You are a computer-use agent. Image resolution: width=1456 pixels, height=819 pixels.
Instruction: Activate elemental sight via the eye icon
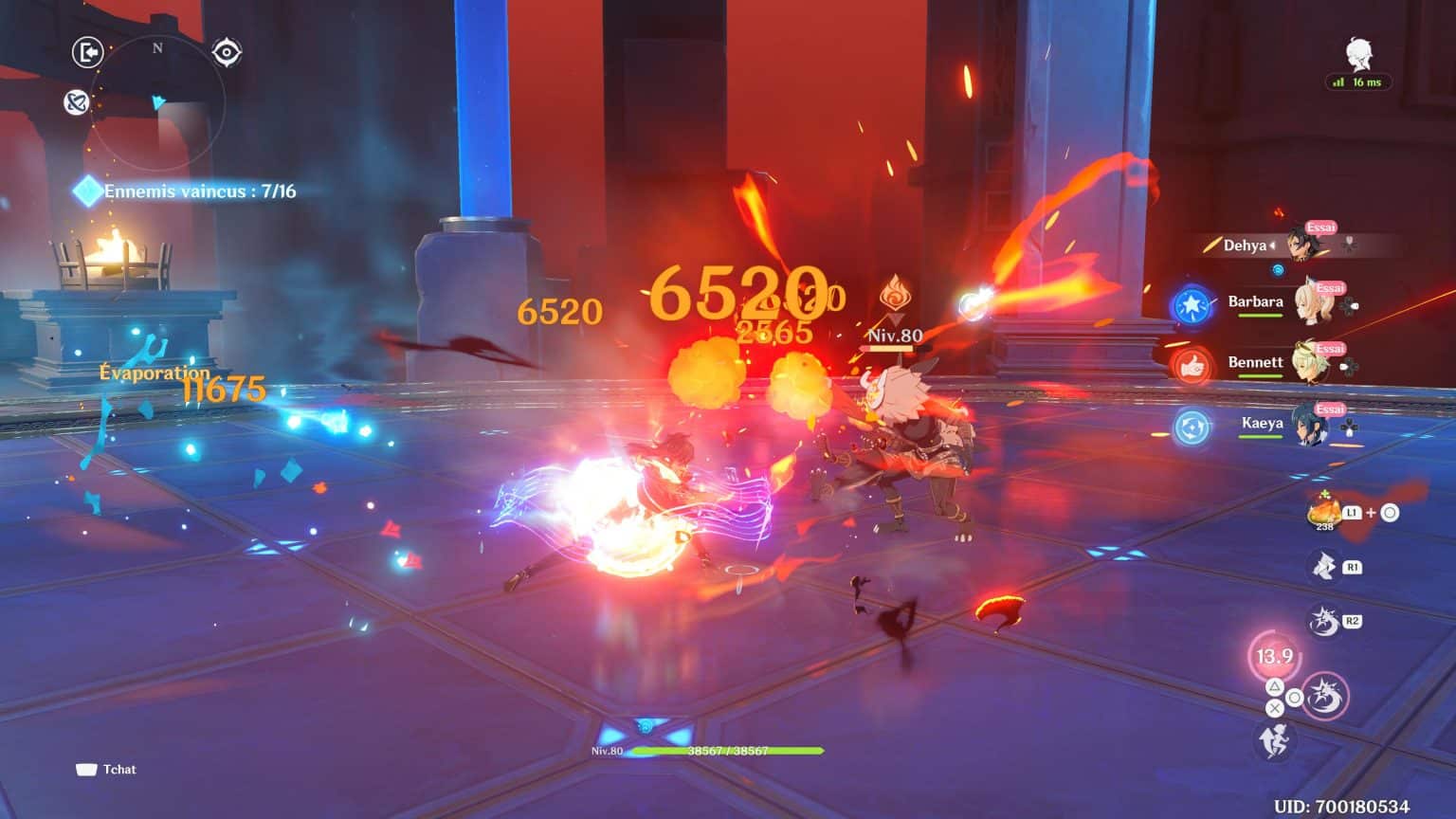[225, 52]
